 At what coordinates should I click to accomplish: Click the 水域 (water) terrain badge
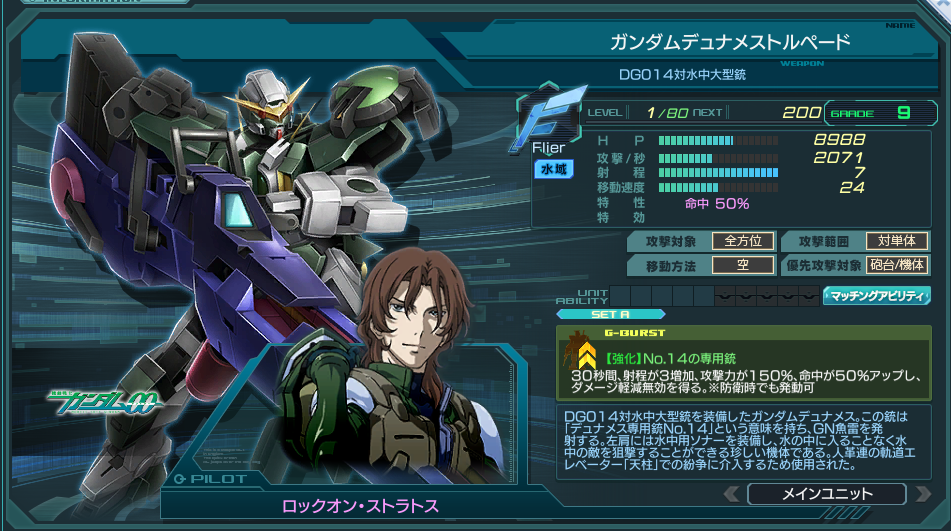[553, 169]
